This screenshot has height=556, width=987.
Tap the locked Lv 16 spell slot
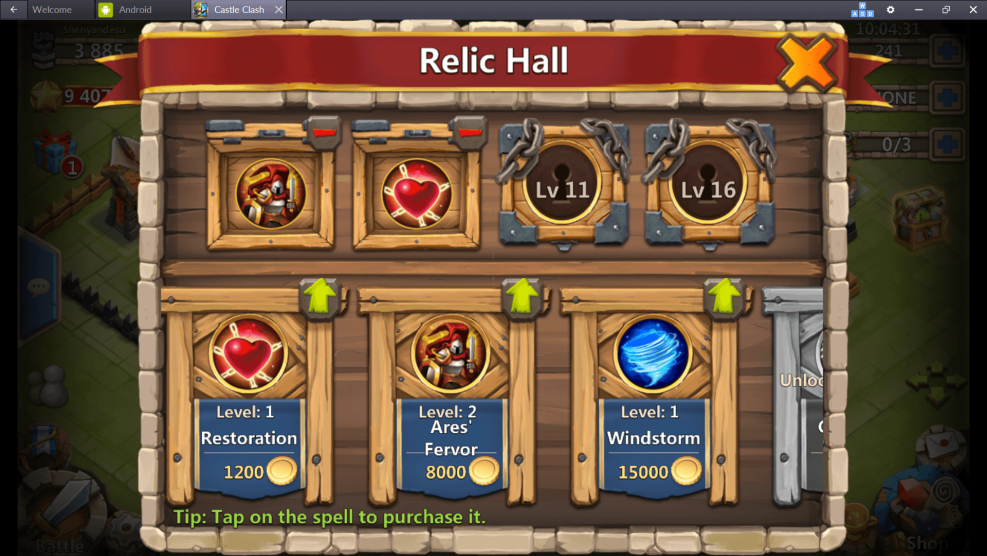tap(709, 189)
